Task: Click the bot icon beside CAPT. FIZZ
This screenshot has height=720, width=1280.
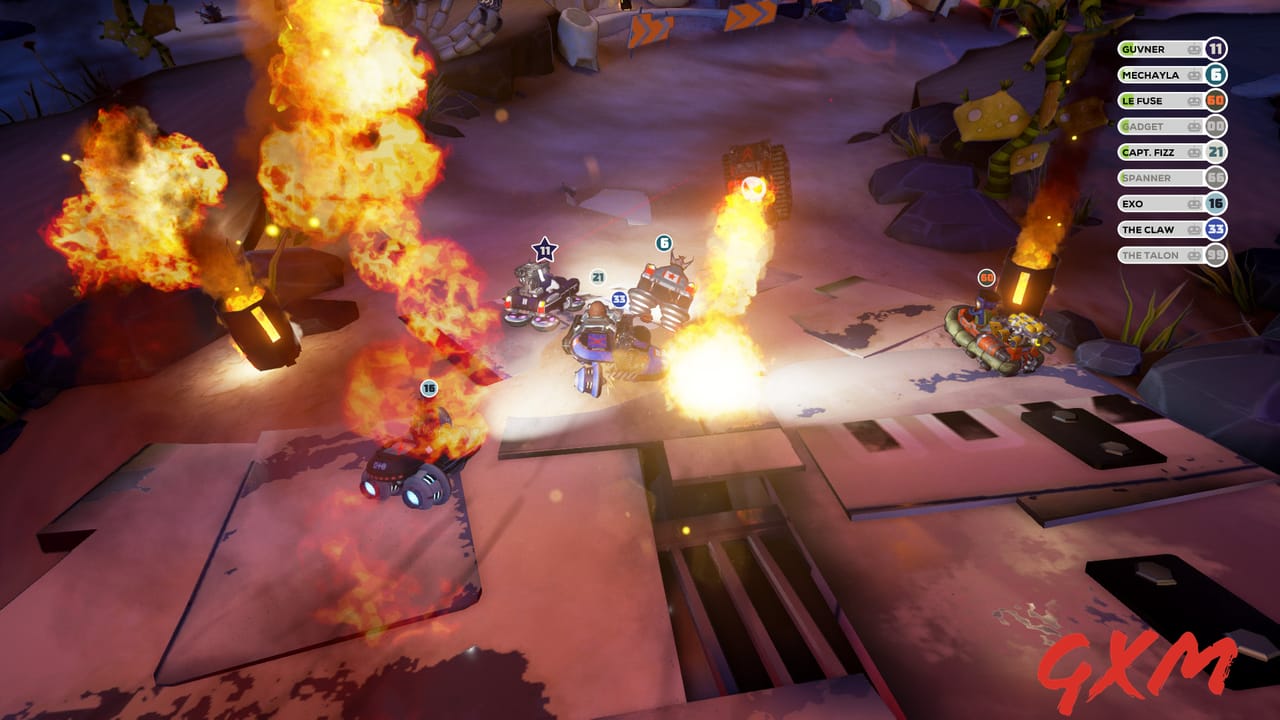Action: (x=1193, y=152)
